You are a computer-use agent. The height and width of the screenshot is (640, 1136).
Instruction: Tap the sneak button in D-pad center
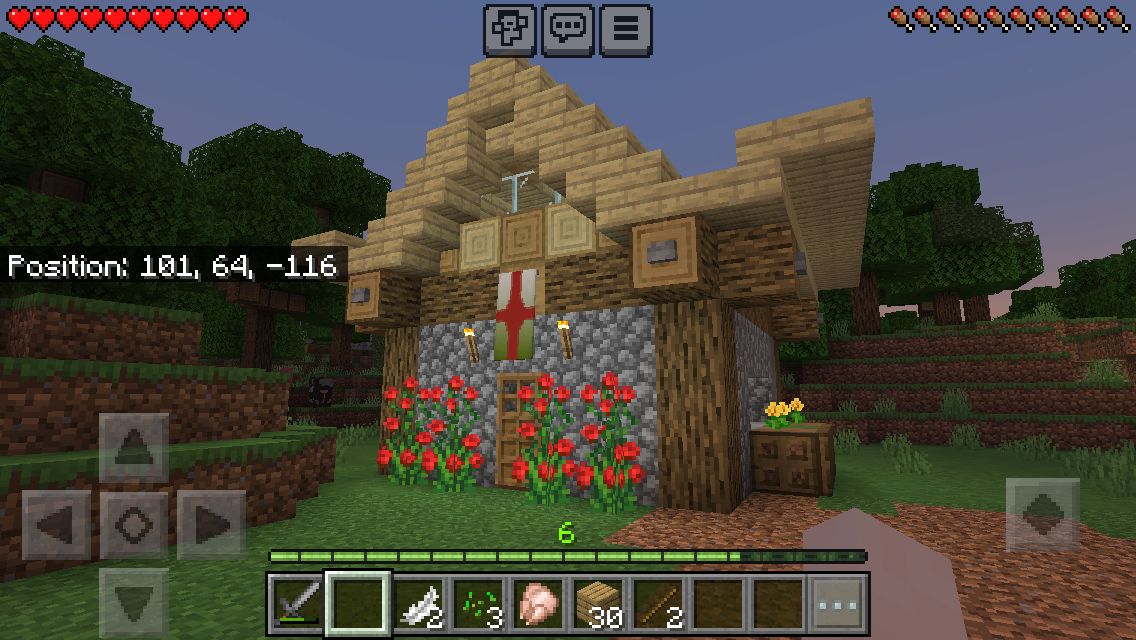point(133,524)
